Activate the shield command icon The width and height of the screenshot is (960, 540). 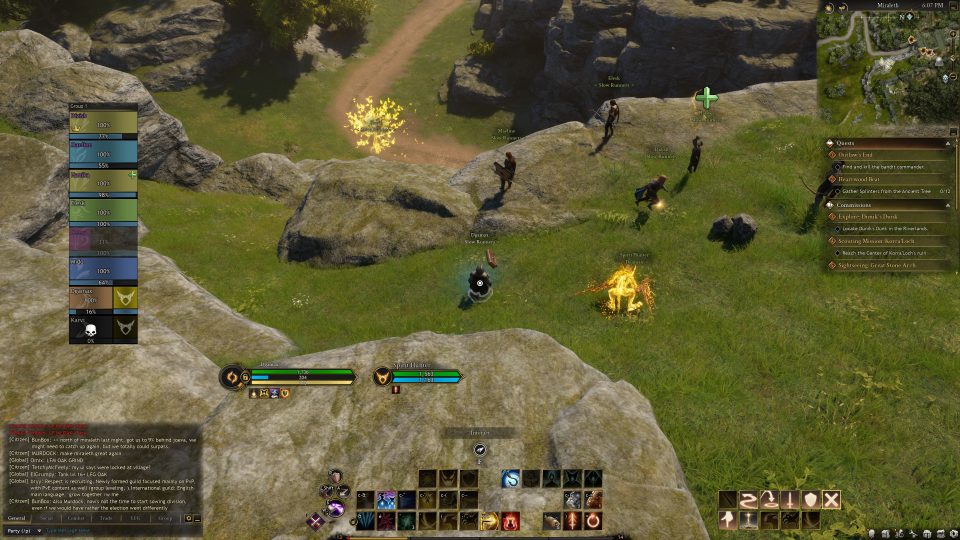(811, 499)
